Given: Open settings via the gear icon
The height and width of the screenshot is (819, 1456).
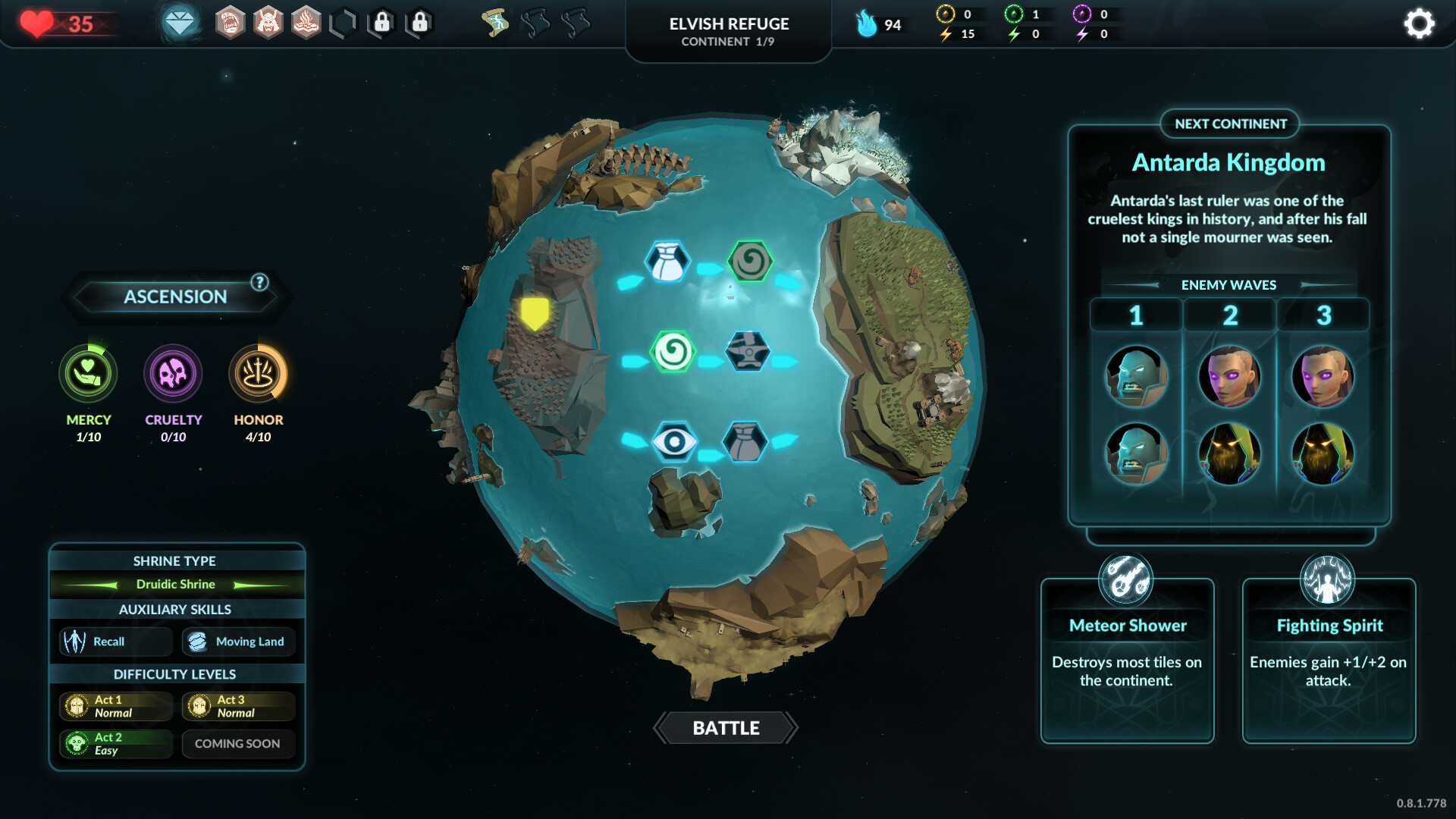Looking at the screenshot, I should click(x=1419, y=24).
